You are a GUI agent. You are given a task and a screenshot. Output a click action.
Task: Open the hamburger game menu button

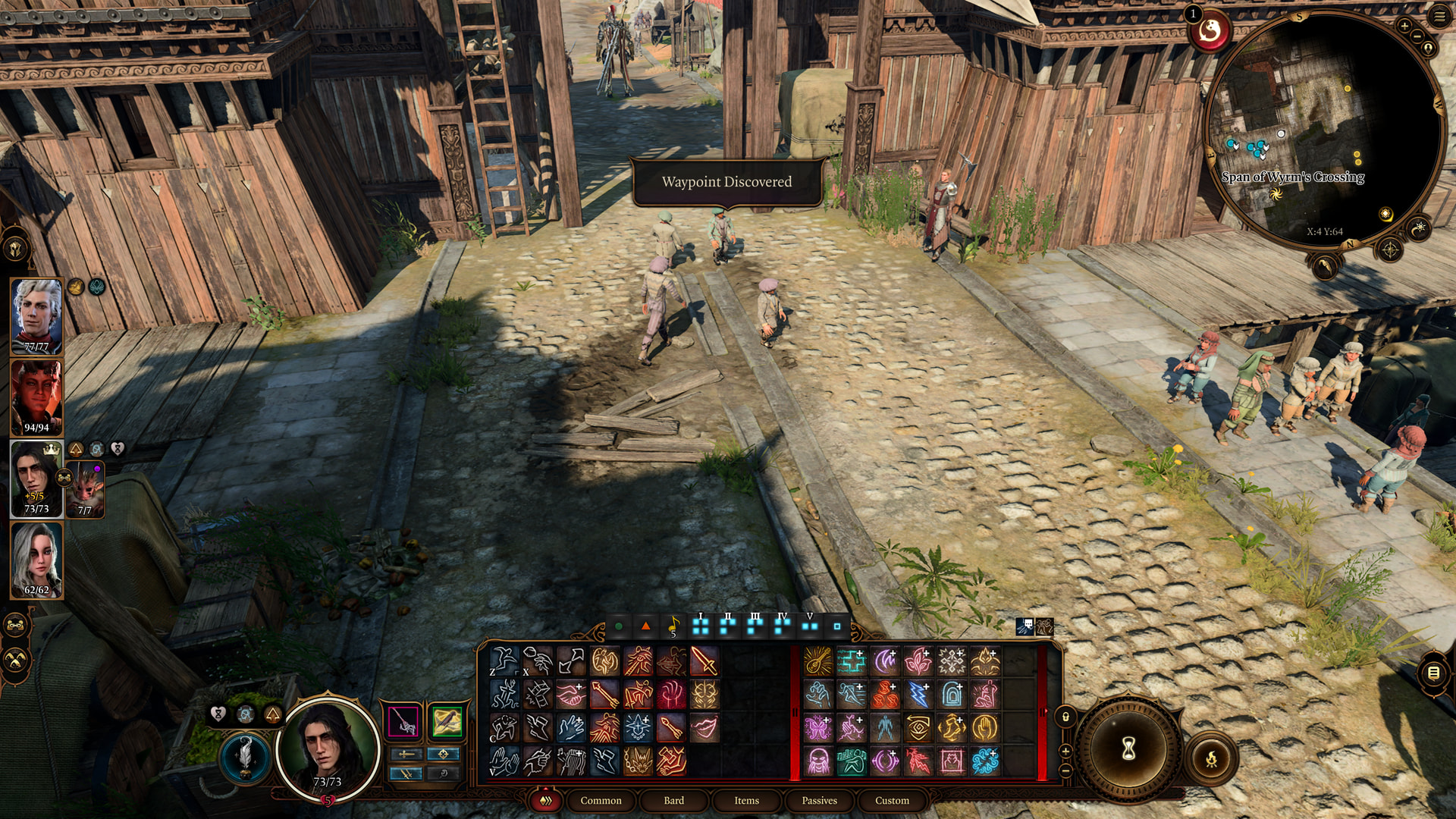[x=1439, y=16]
